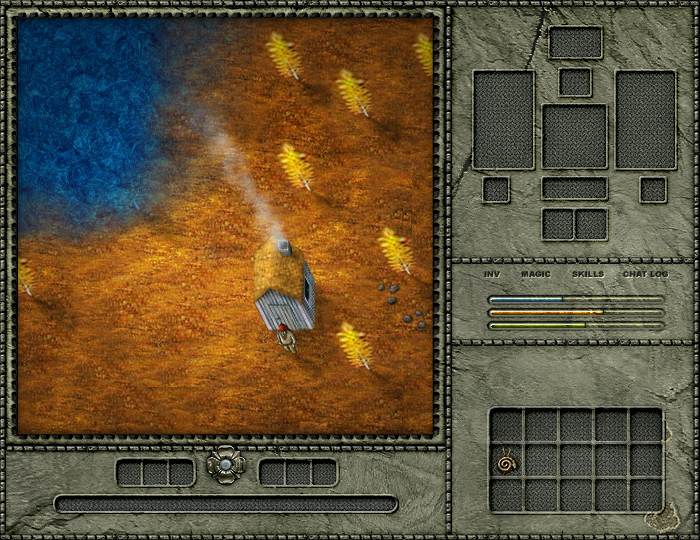Viewport: 700px width, 540px height.
Task: Click the long text bar below the quick slots
Action: point(226,503)
